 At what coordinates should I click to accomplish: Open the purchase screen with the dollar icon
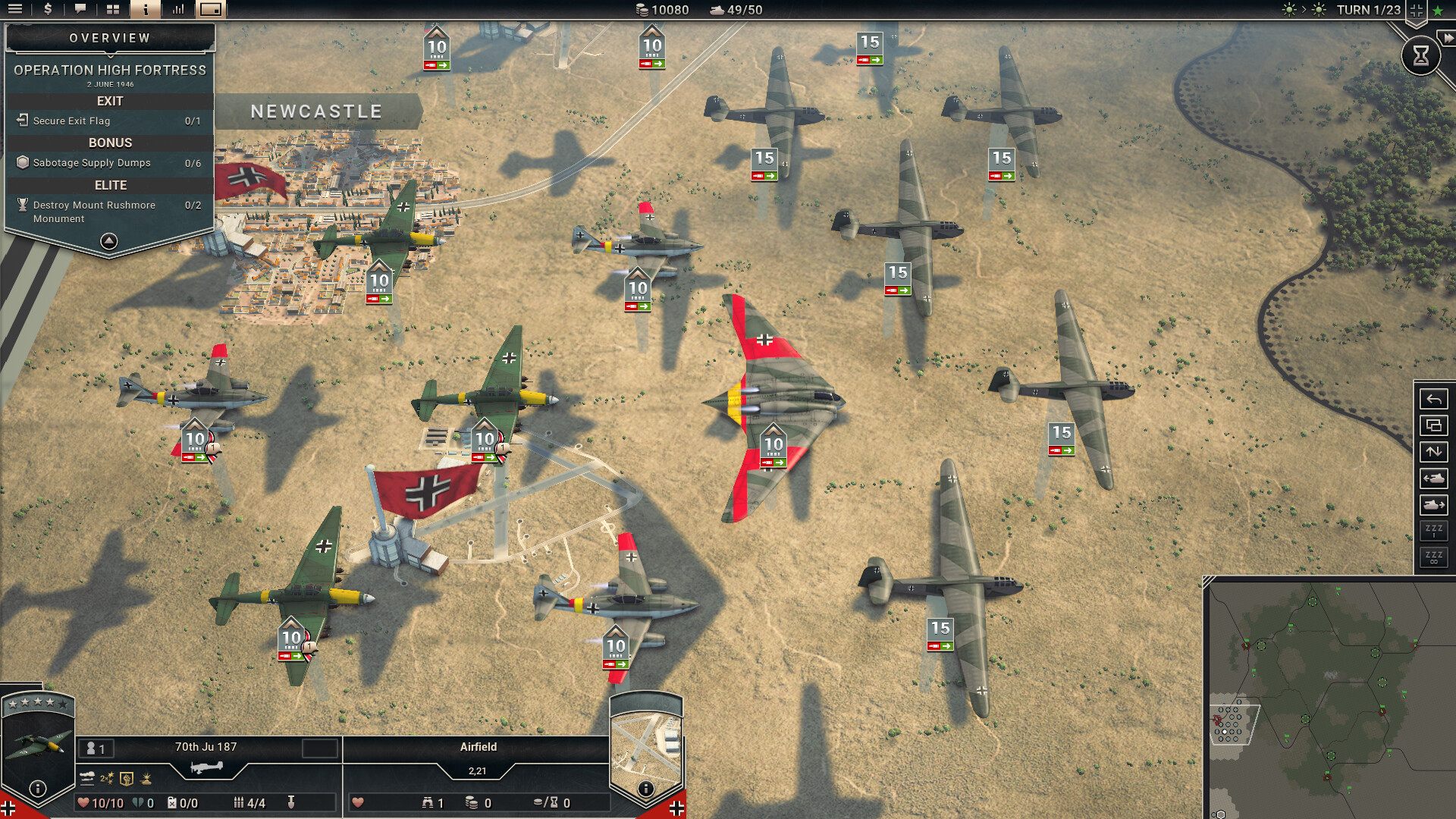click(x=48, y=10)
